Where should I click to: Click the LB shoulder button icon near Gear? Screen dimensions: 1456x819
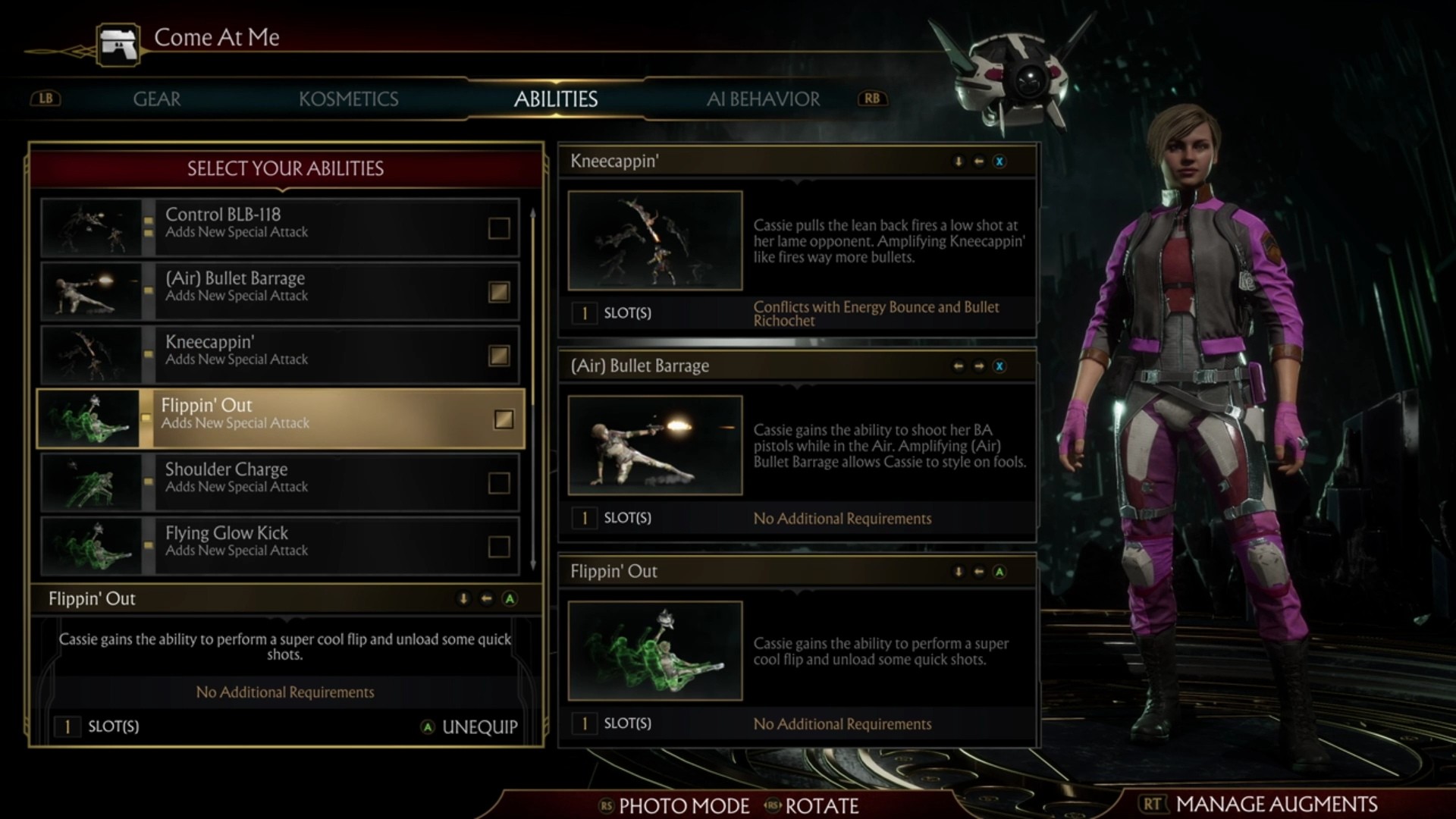pyautogui.click(x=45, y=99)
